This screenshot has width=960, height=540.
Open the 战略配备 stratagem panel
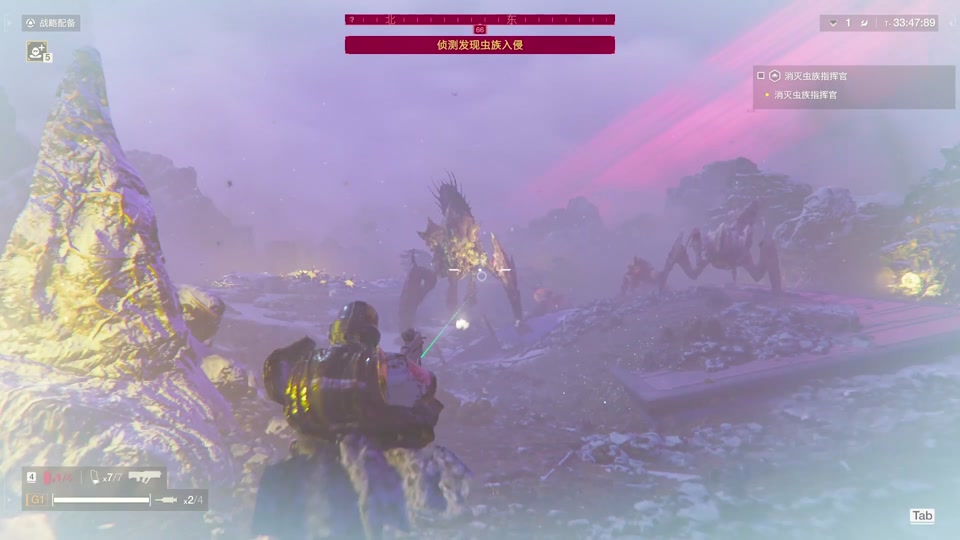click(x=51, y=23)
